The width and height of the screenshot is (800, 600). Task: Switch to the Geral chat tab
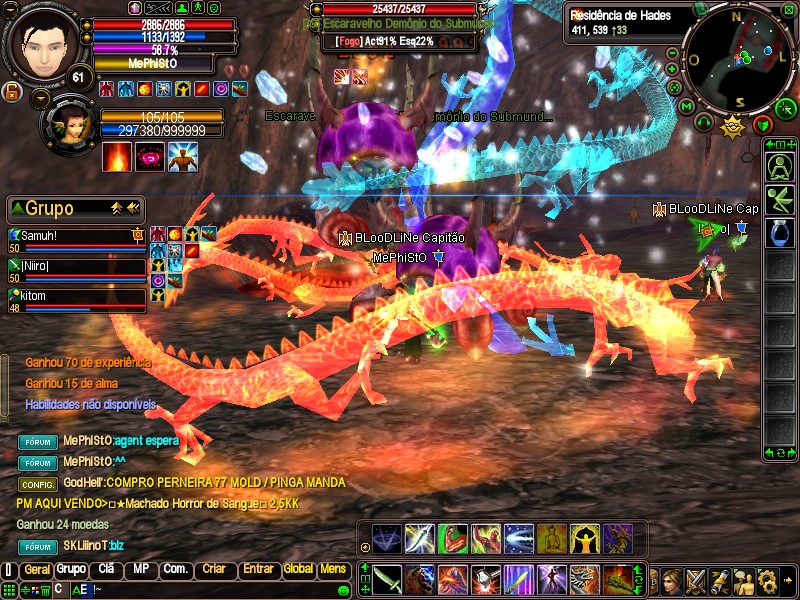click(37, 569)
